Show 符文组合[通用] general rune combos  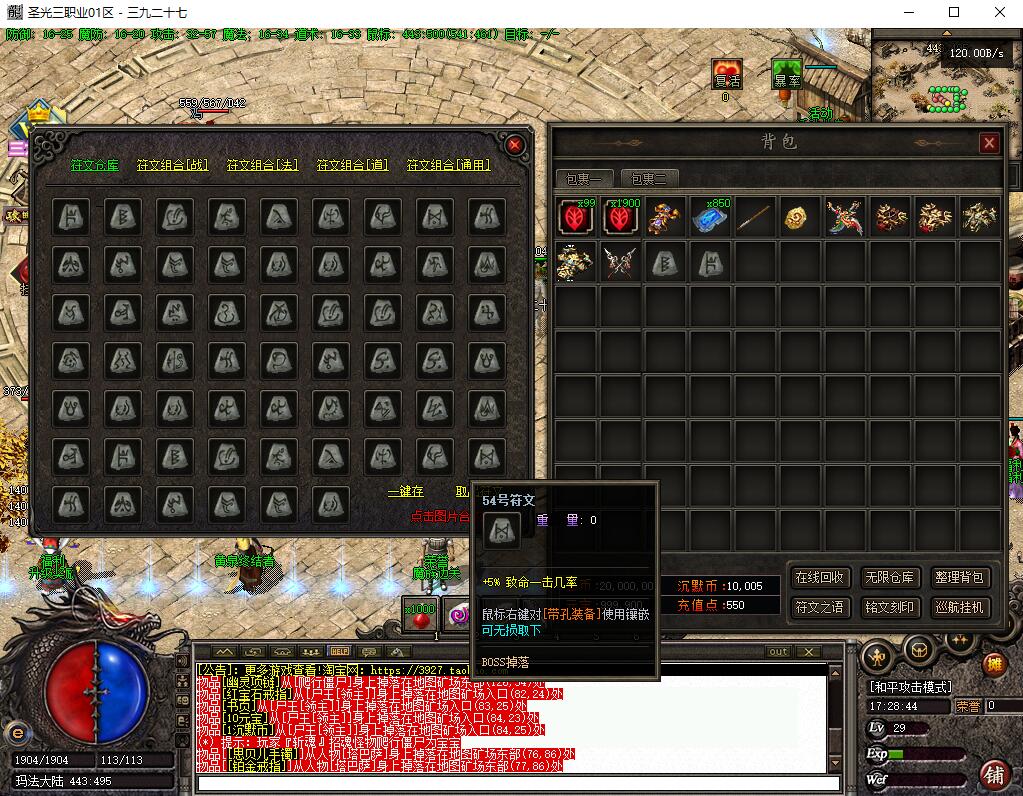tap(448, 165)
